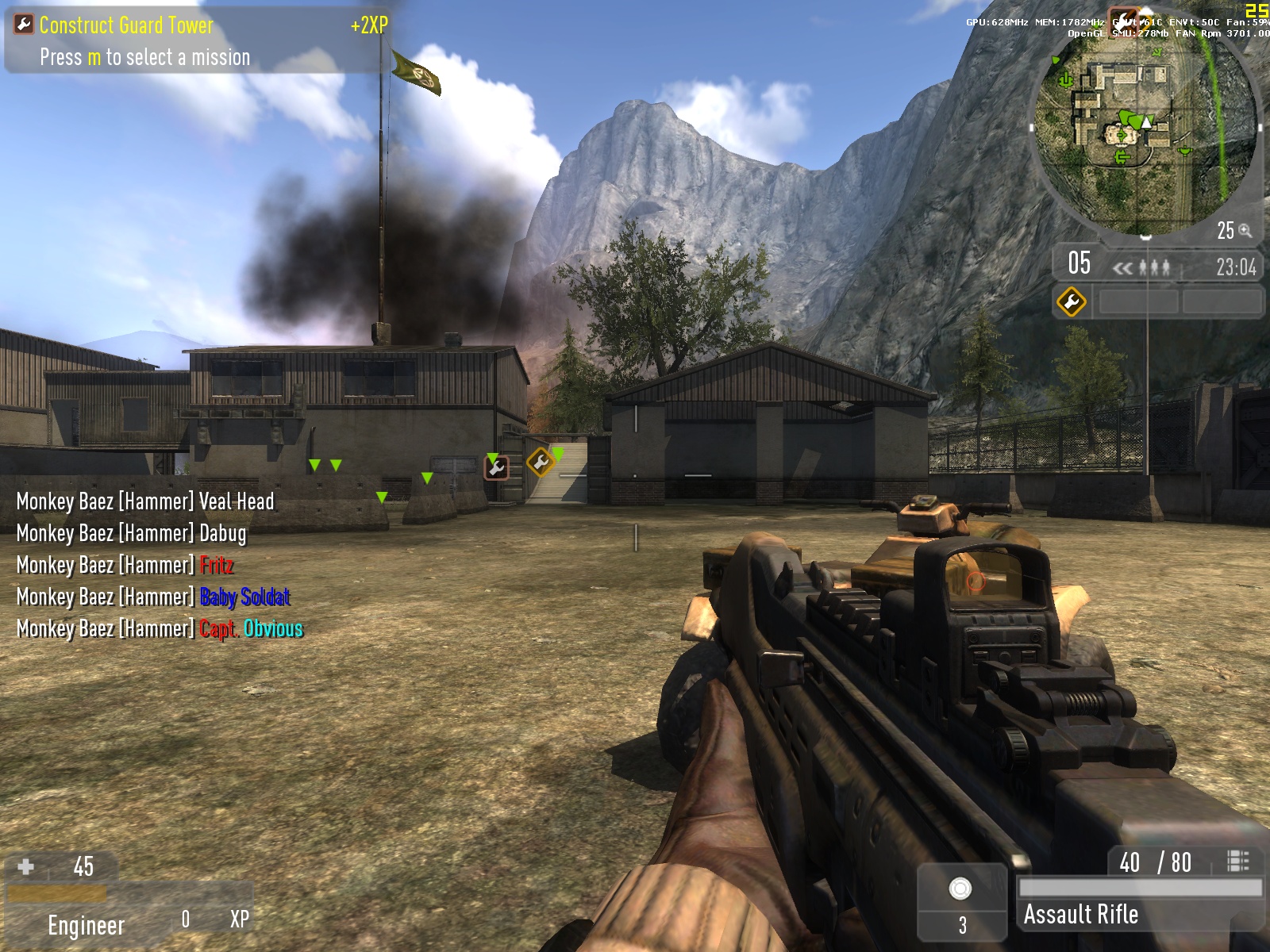Image resolution: width=1270 pixels, height=952 pixels.
Task: Click the Engineer class label
Action: (x=86, y=925)
